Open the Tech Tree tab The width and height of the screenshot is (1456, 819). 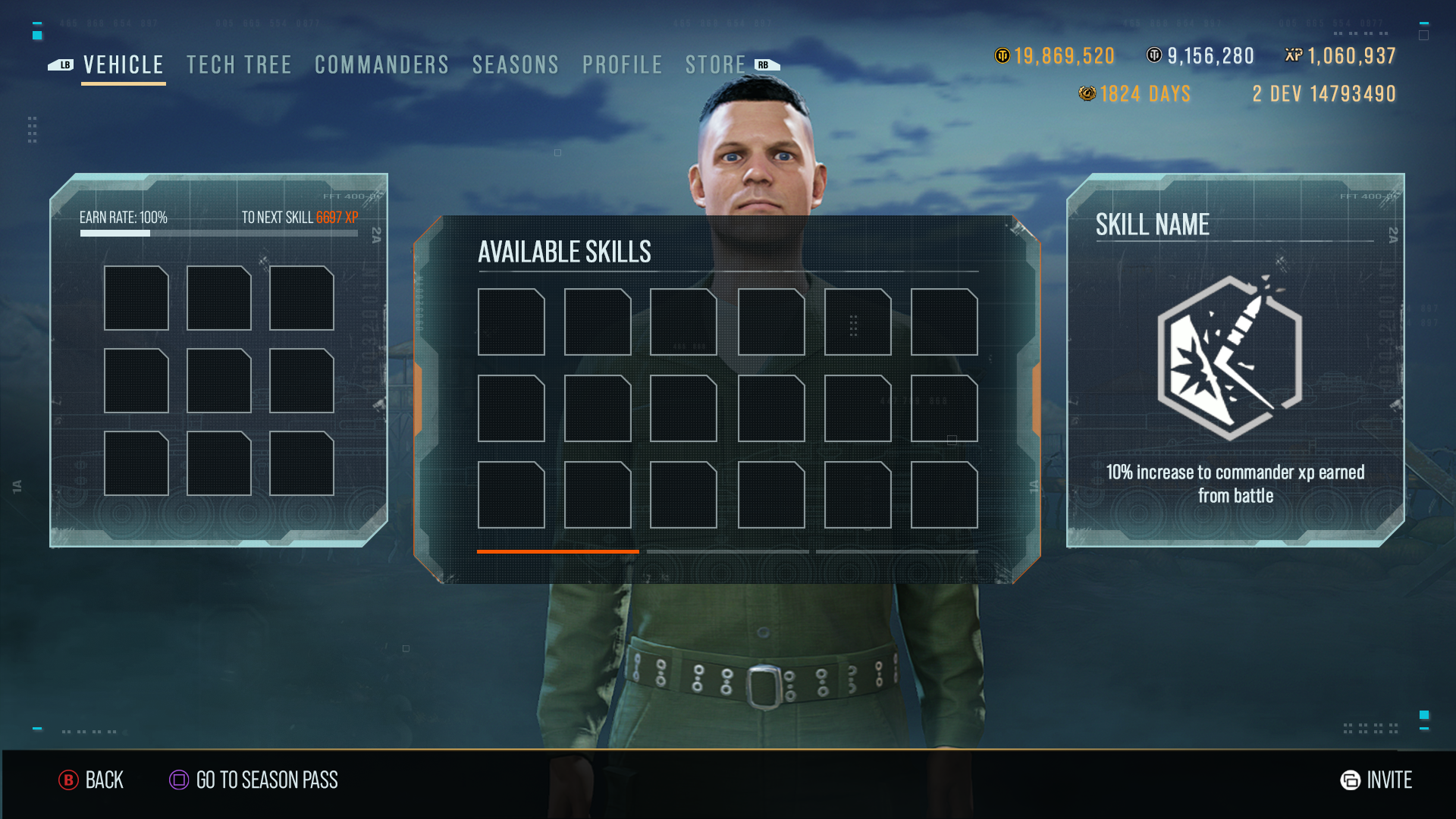239,65
